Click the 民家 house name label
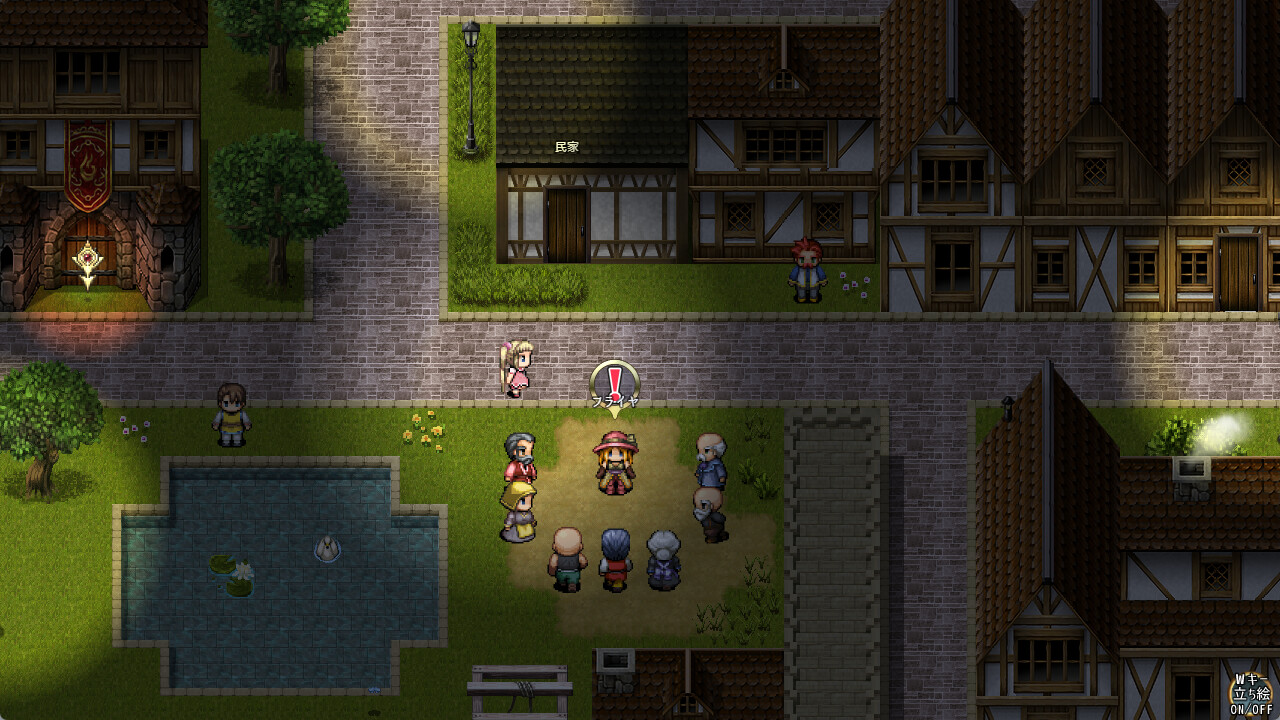1280x720 pixels. pyautogui.click(x=566, y=148)
